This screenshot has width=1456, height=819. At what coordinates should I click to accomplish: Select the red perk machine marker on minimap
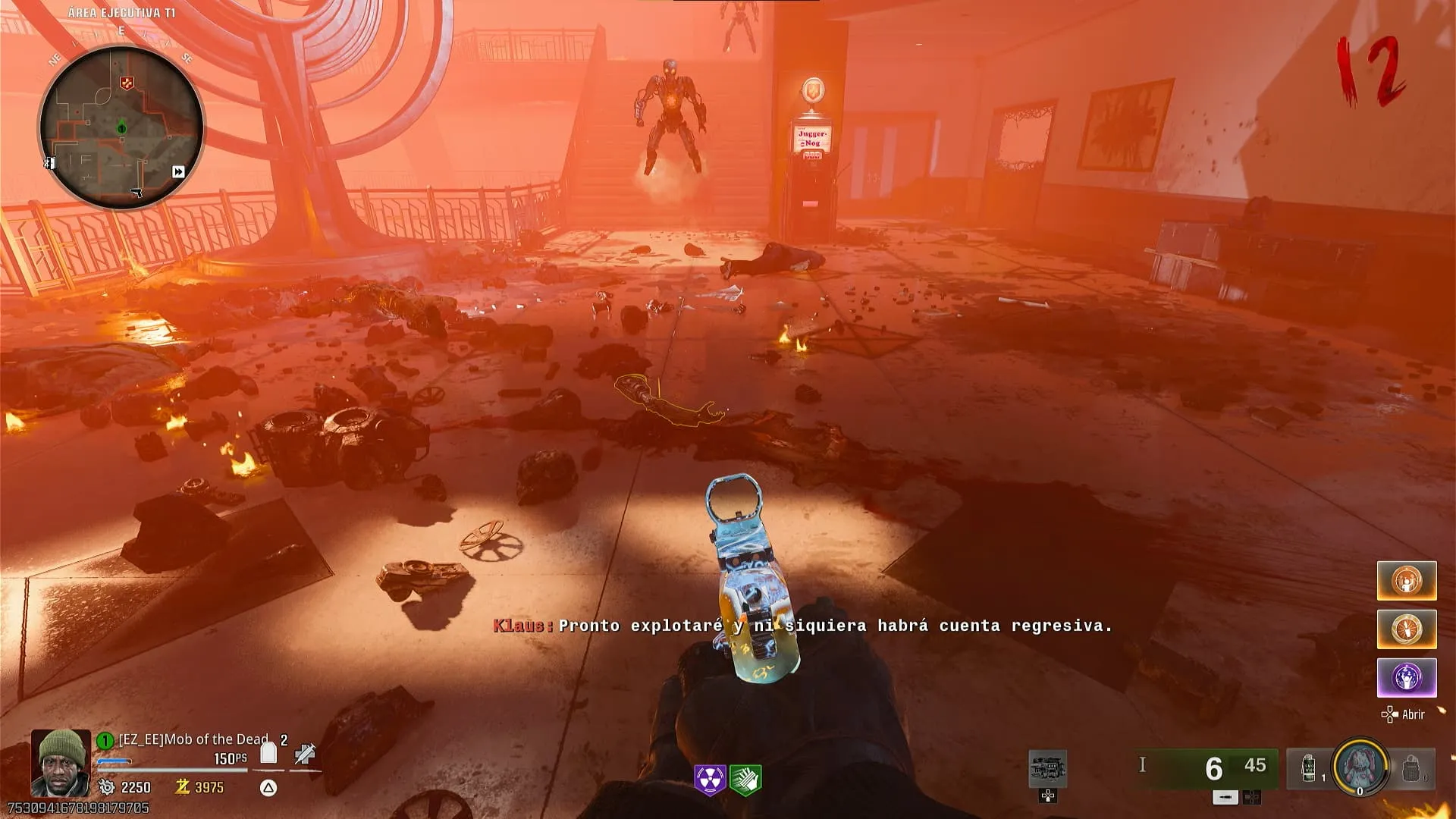coord(127,83)
